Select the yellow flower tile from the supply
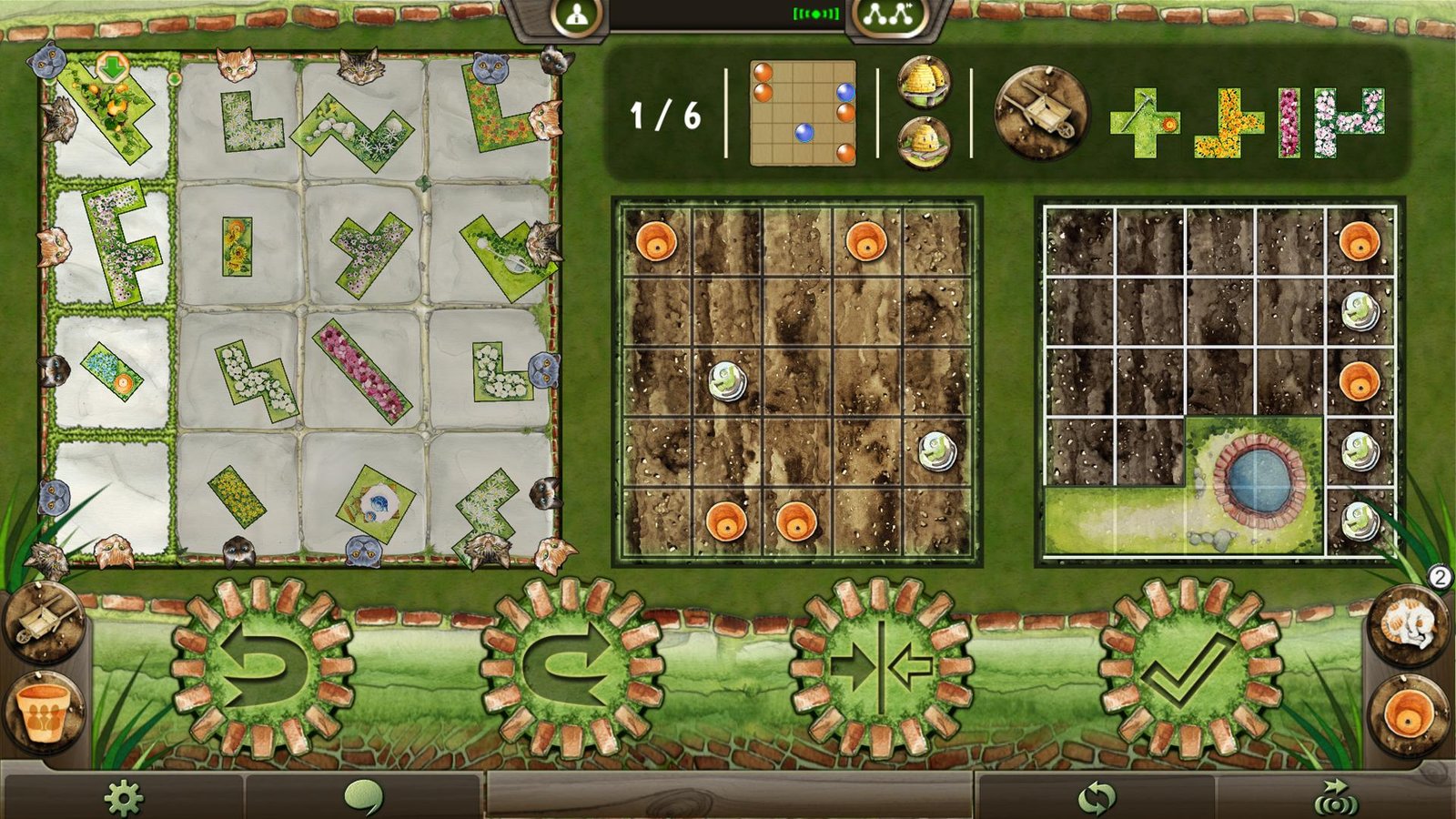Viewport: 1456px width, 819px height. tap(1228, 125)
